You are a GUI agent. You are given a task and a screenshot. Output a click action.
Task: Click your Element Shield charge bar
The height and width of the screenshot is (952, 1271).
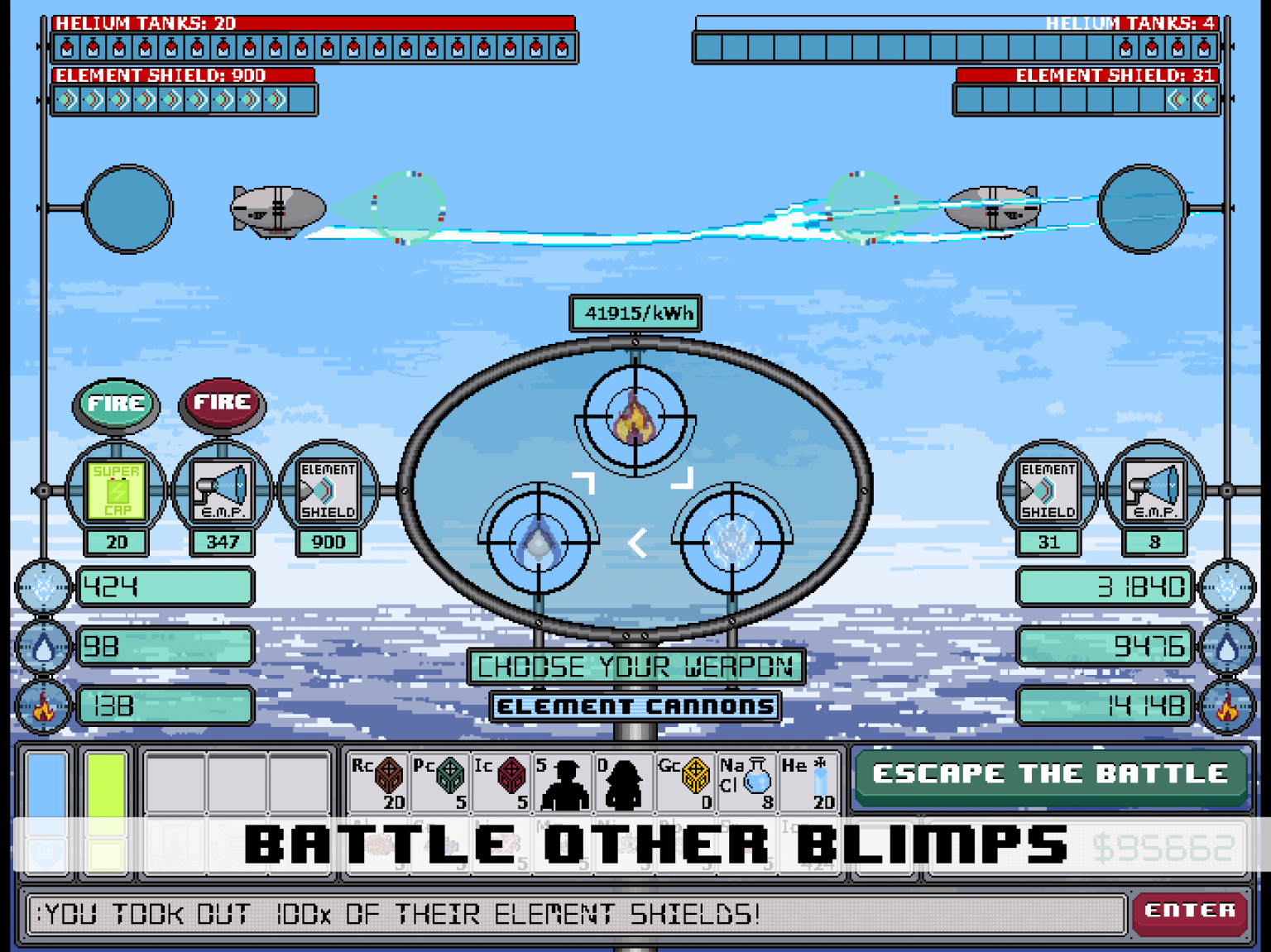[180, 99]
